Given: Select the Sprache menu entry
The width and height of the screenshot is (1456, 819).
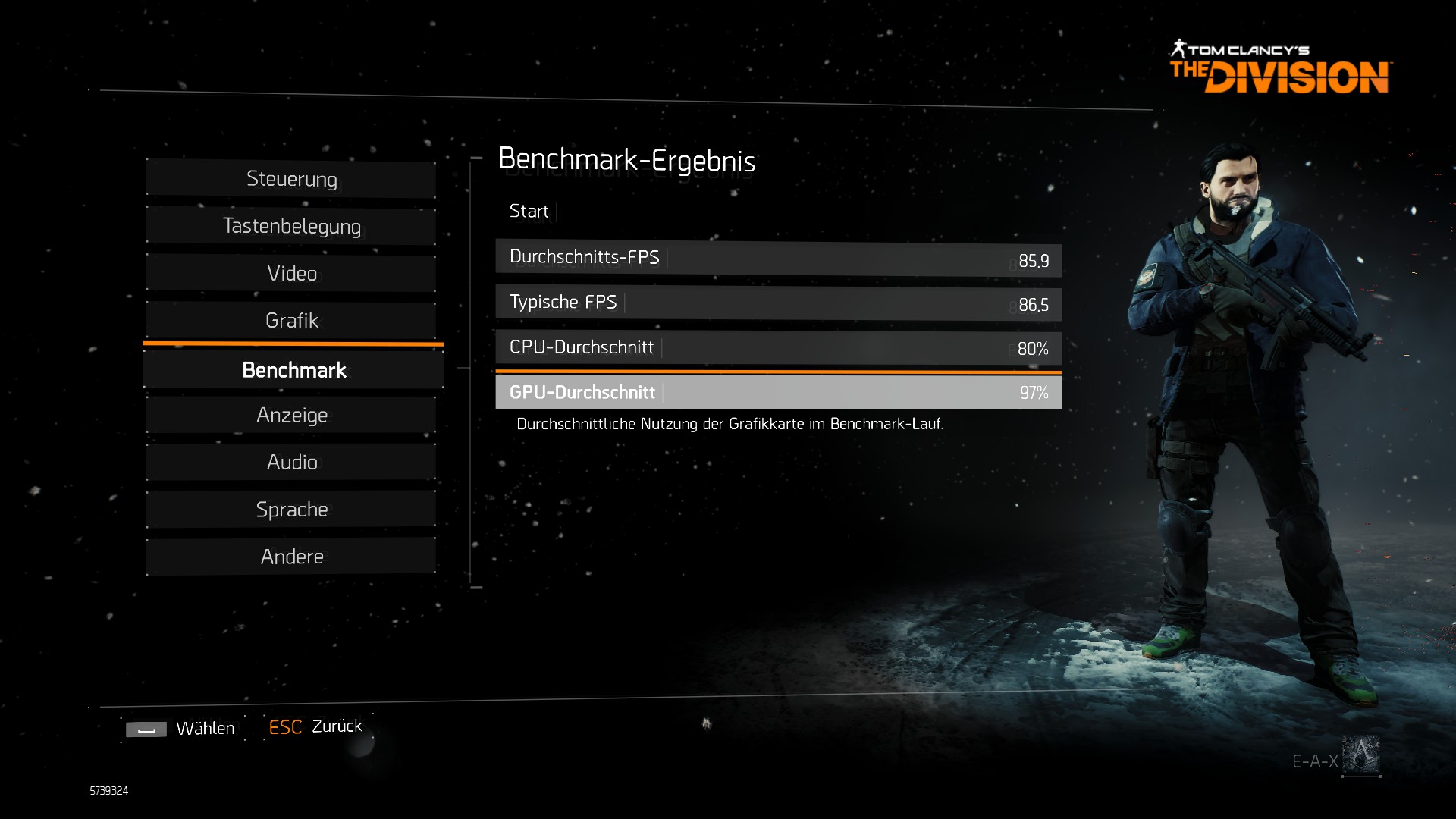Looking at the screenshot, I should (x=291, y=510).
